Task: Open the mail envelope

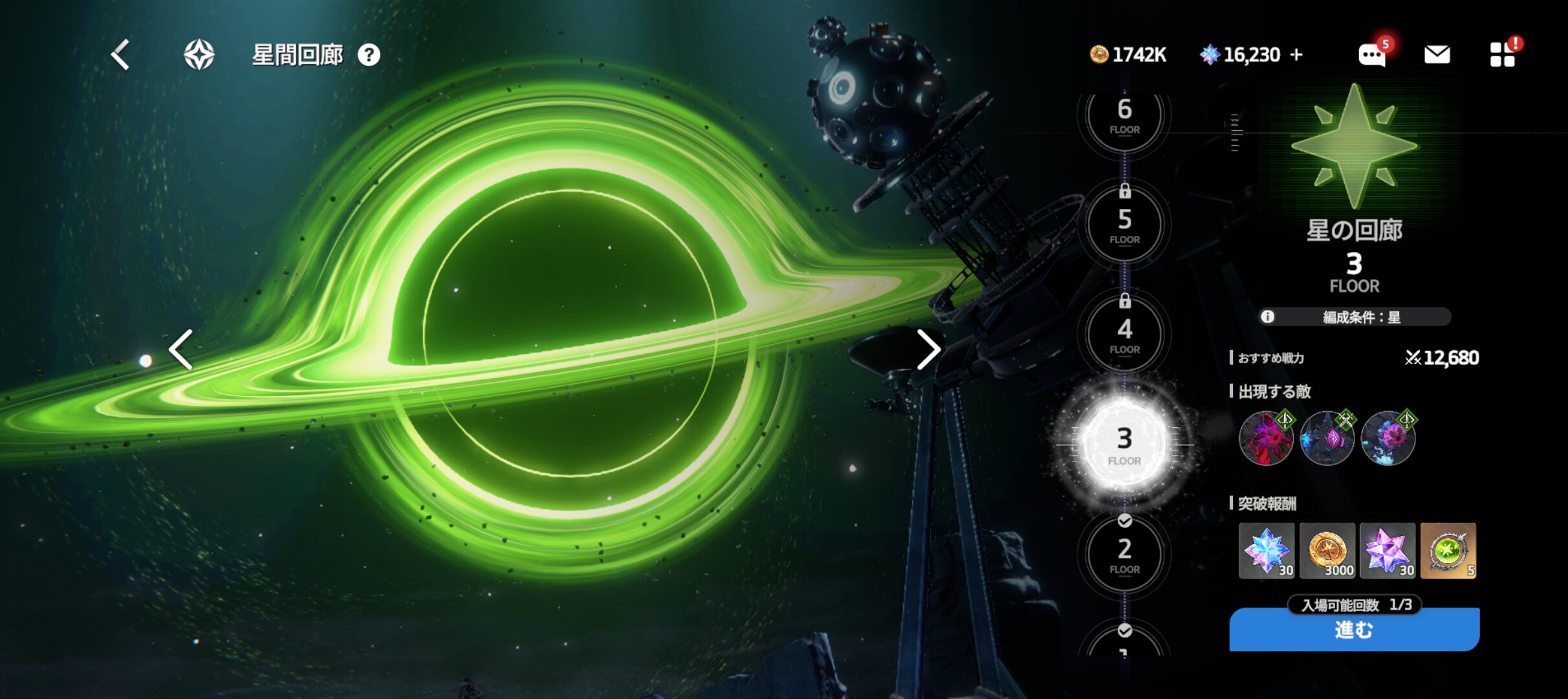Action: pyautogui.click(x=1437, y=55)
